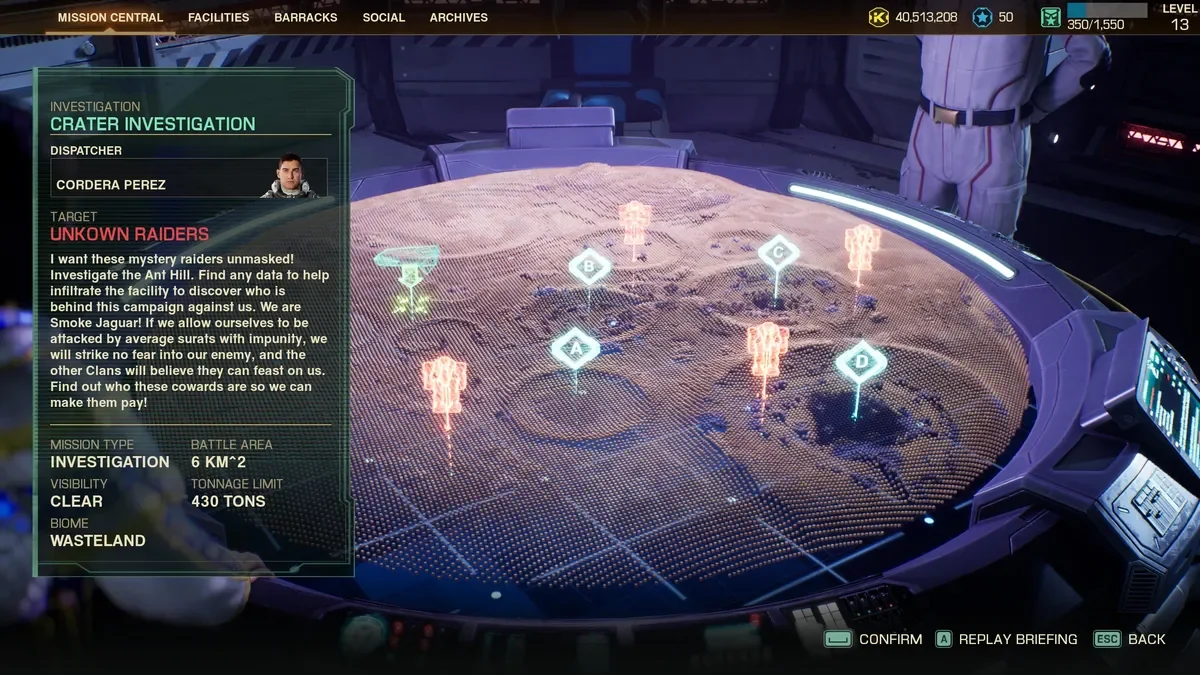The width and height of the screenshot is (1200, 675).
Task: Select map marker B on the hologram
Action: [590, 266]
